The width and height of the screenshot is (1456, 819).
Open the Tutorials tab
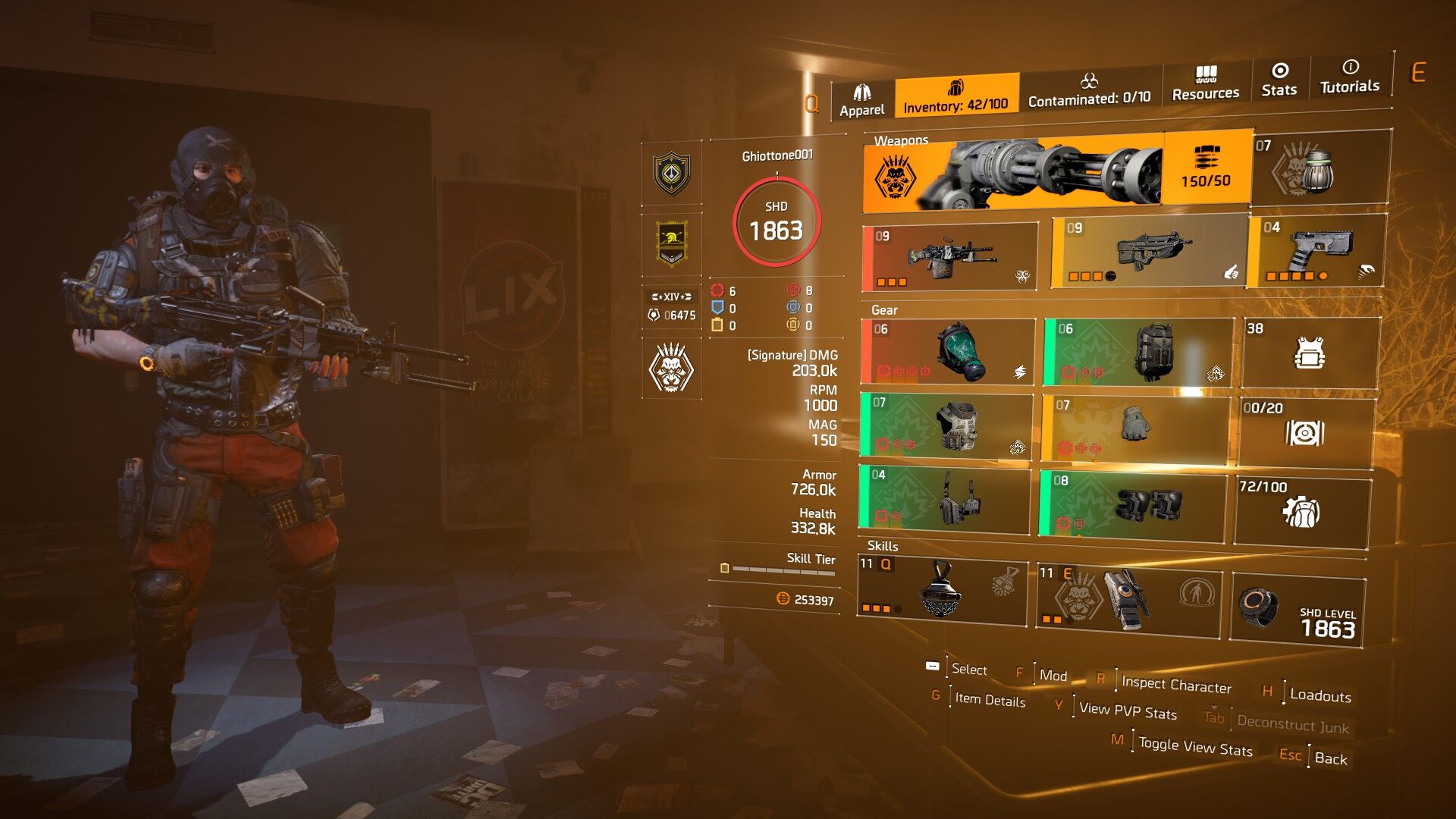click(1349, 77)
